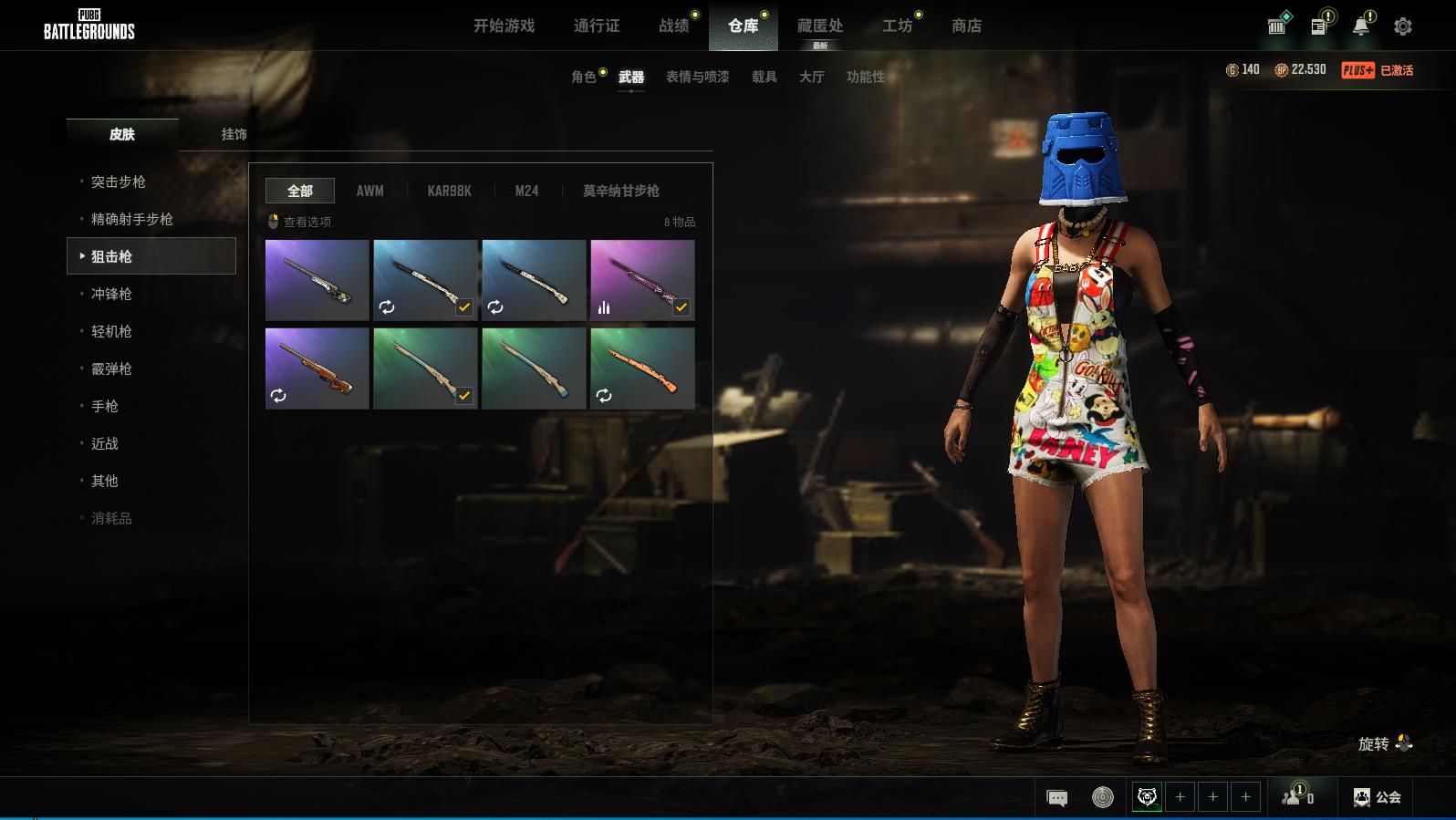This screenshot has width=1456, height=820.
Task: Filter skins by AWM
Action: [369, 191]
